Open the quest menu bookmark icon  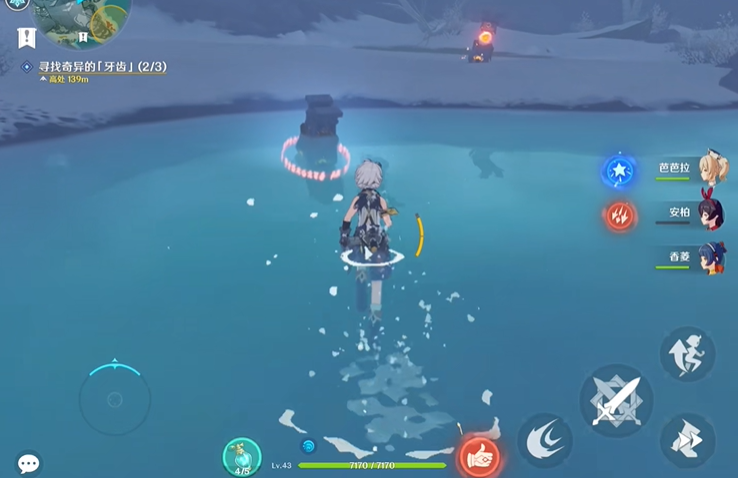pos(27,38)
